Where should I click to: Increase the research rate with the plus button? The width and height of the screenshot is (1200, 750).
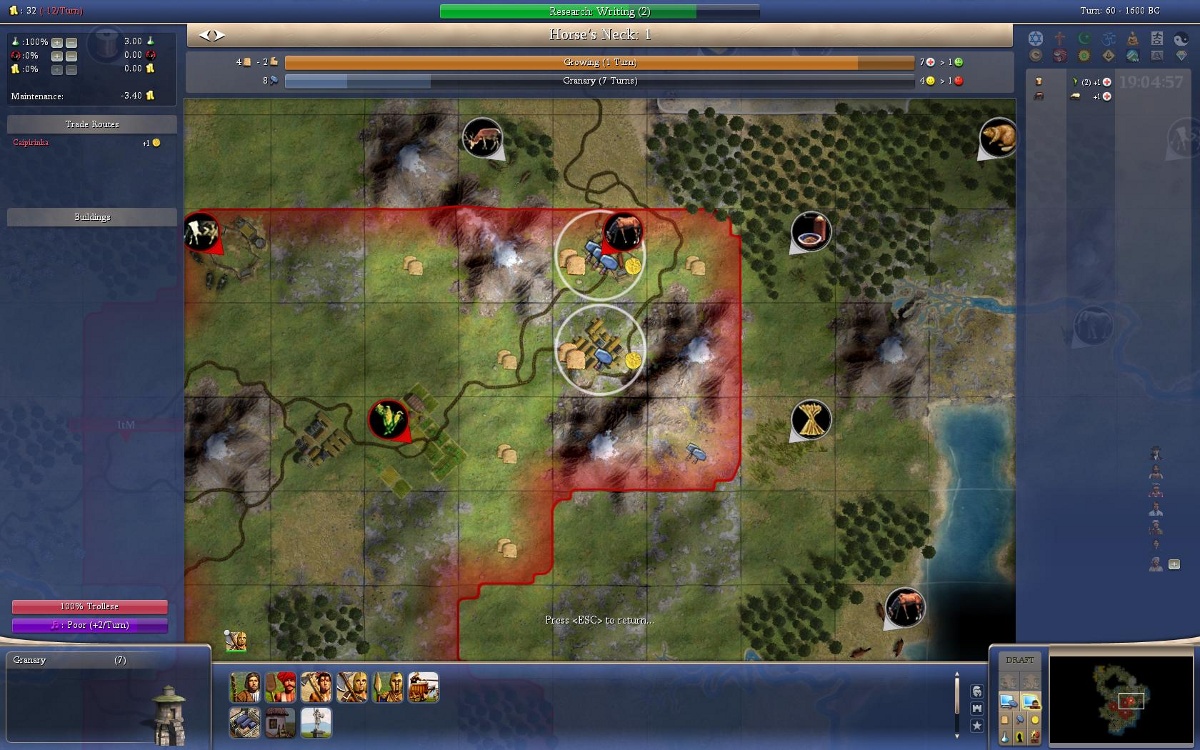pos(57,42)
